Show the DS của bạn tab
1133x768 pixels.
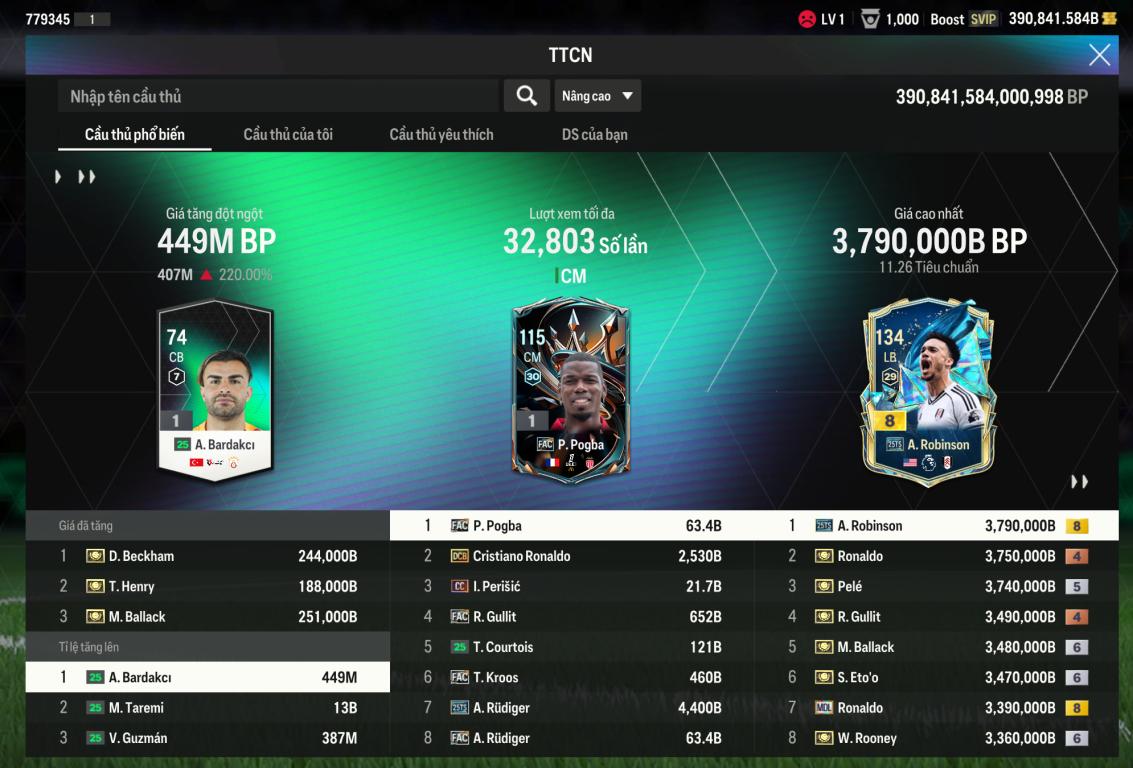point(595,134)
